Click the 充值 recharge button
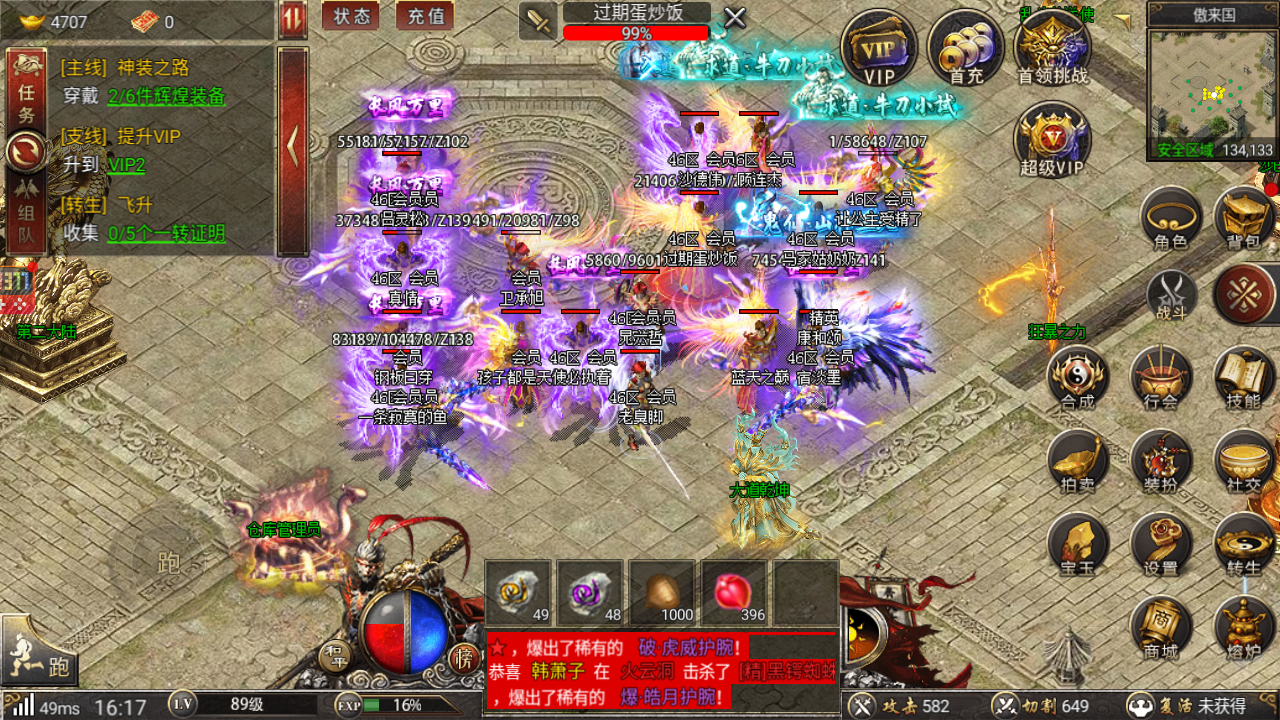This screenshot has width=1280, height=720. click(x=425, y=16)
